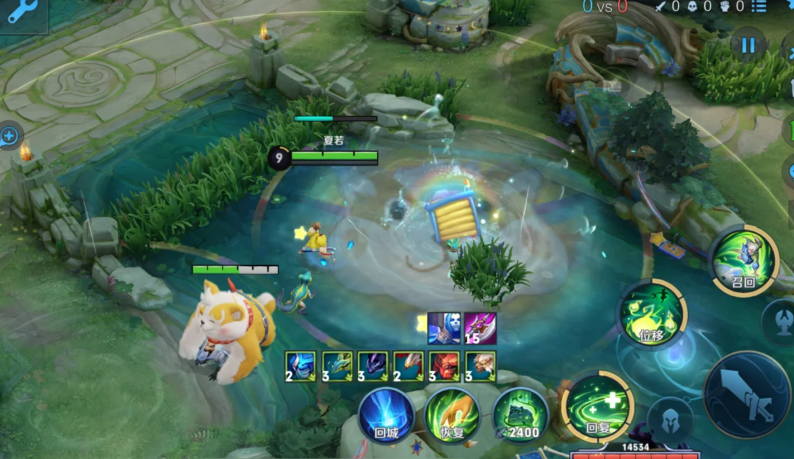
Task: Select the blue-faced hero buff icon
Action: click(x=443, y=328)
